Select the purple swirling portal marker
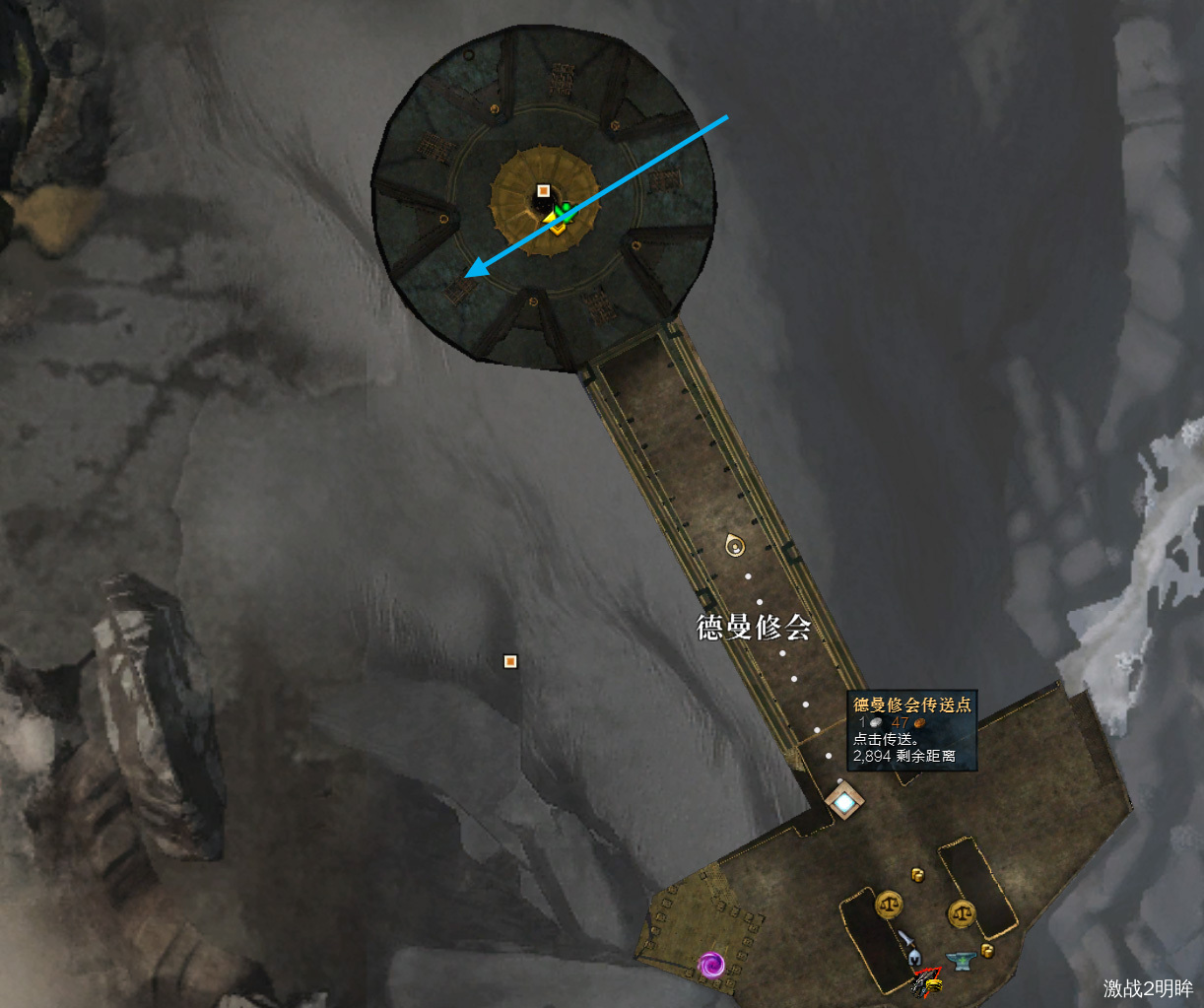Viewport: 1204px width, 1008px height. [x=711, y=964]
